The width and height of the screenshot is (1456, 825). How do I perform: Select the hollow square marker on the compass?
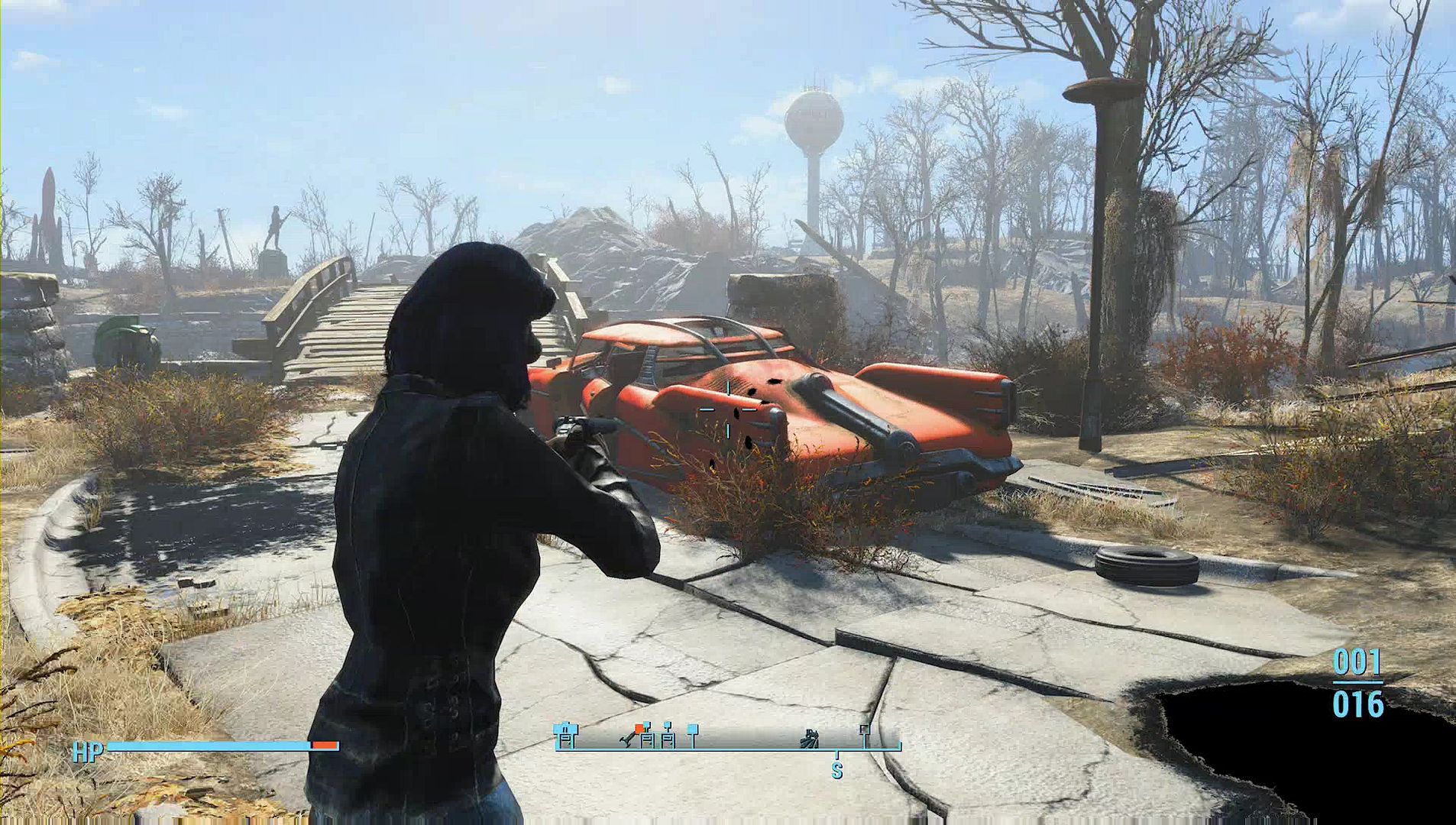tap(865, 730)
